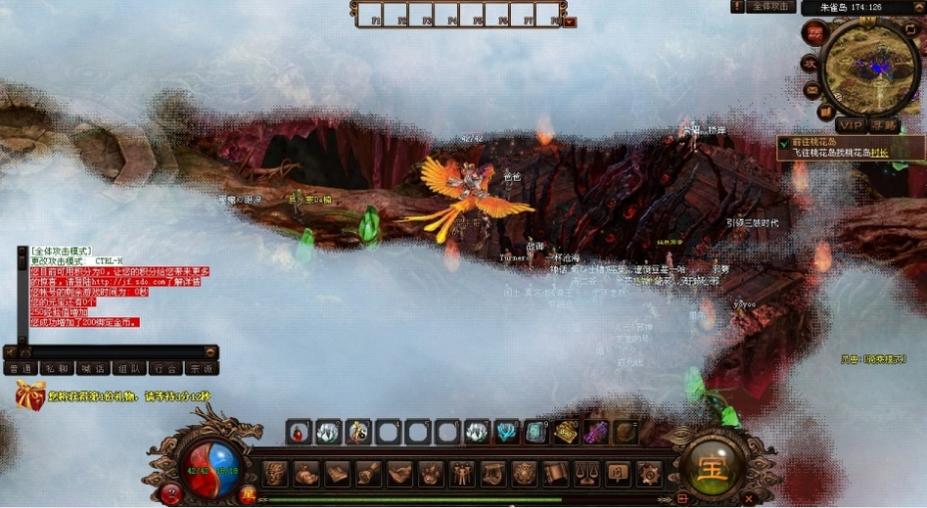927x508 pixels.
Task: Click the chat input bar
Action: 110,352
